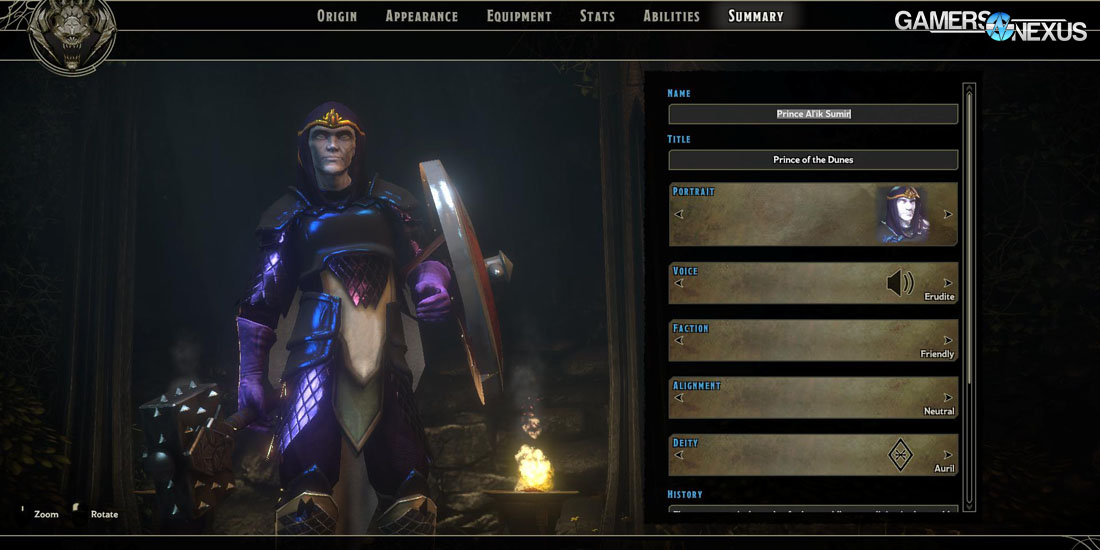This screenshot has width=1100, height=550.
Task: Cycle Faction with the left arrow
Action: pyautogui.click(x=679, y=340)
